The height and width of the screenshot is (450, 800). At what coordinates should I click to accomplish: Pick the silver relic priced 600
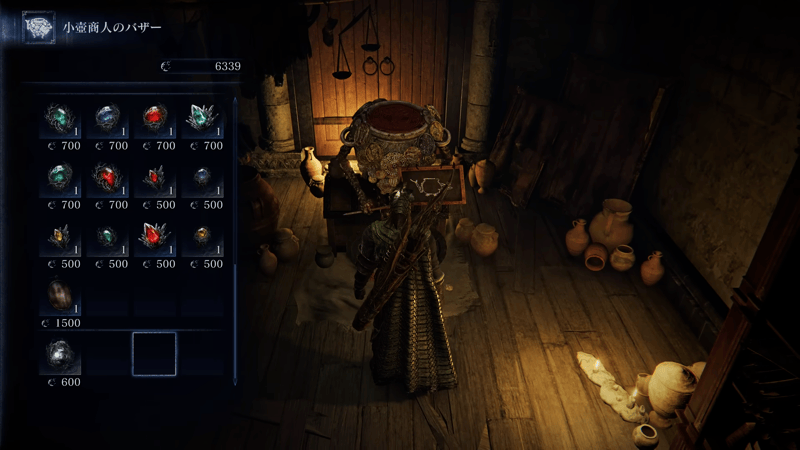click(x=60, y=355)
